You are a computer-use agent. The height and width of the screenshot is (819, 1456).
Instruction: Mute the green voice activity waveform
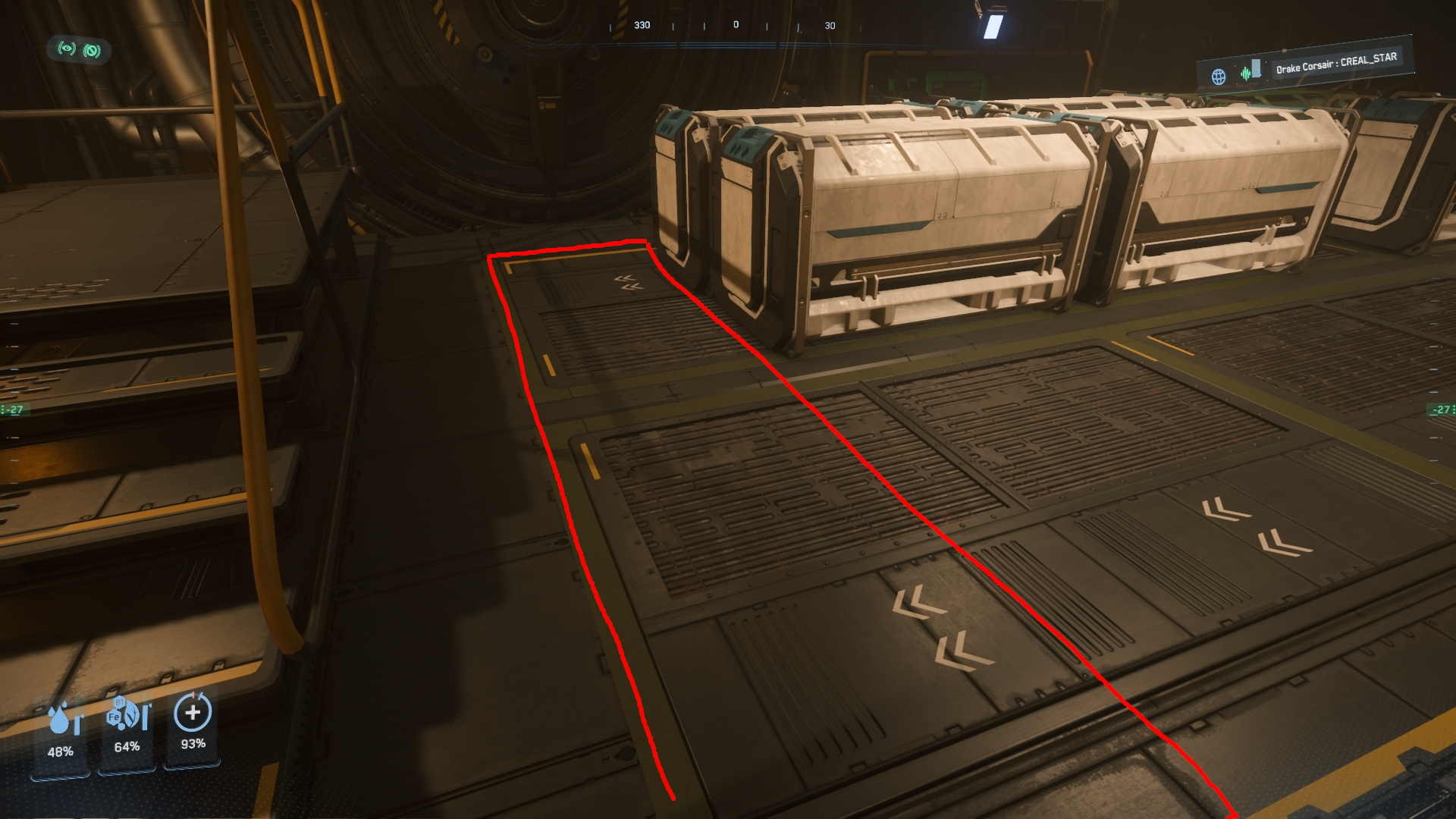tap(1244, 74)
